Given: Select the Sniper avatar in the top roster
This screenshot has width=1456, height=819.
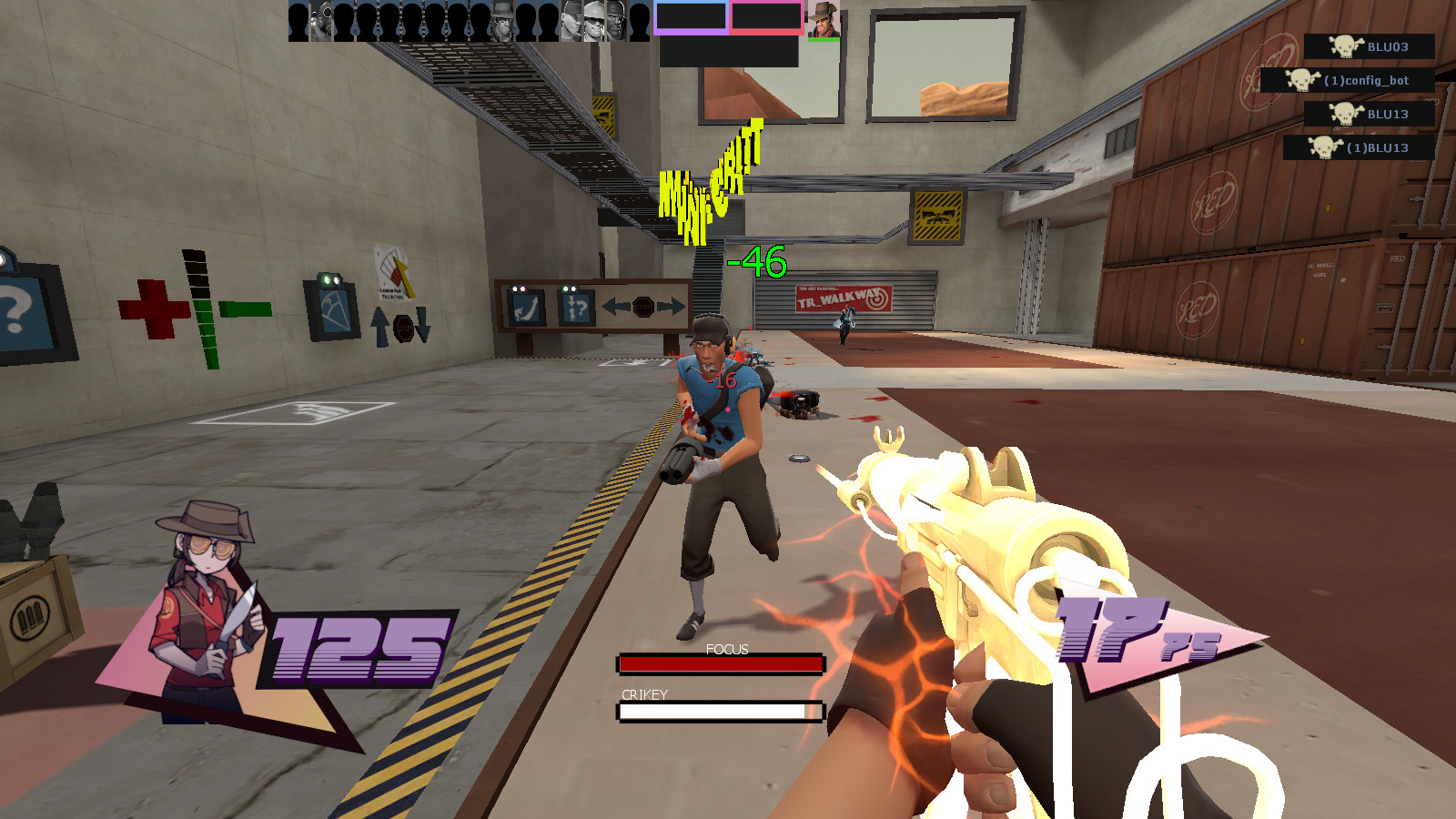Looking at the screenshot, I should pyautogui.click(x=502, y=21).
